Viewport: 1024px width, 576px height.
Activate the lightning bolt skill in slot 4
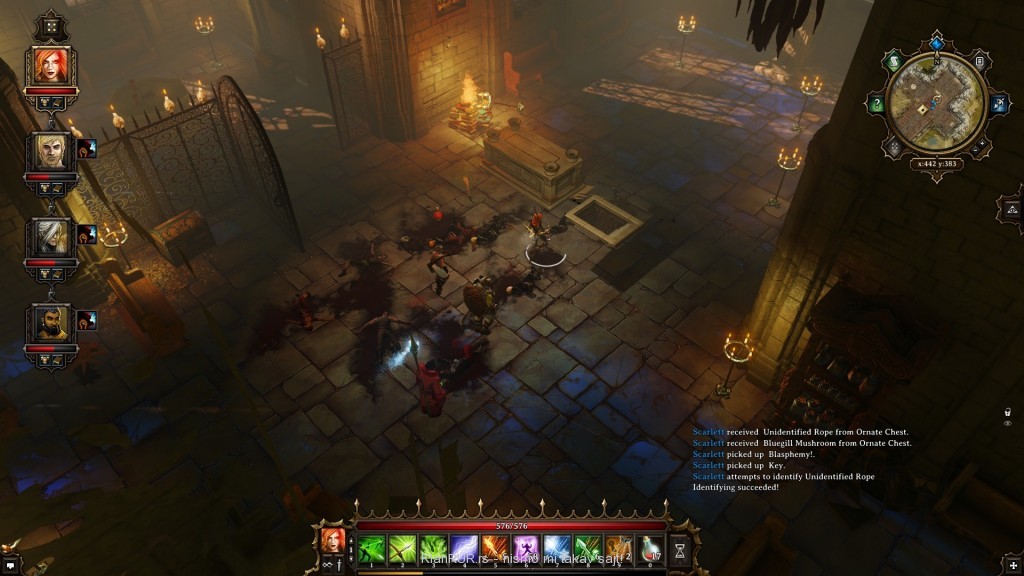point(464,547)
